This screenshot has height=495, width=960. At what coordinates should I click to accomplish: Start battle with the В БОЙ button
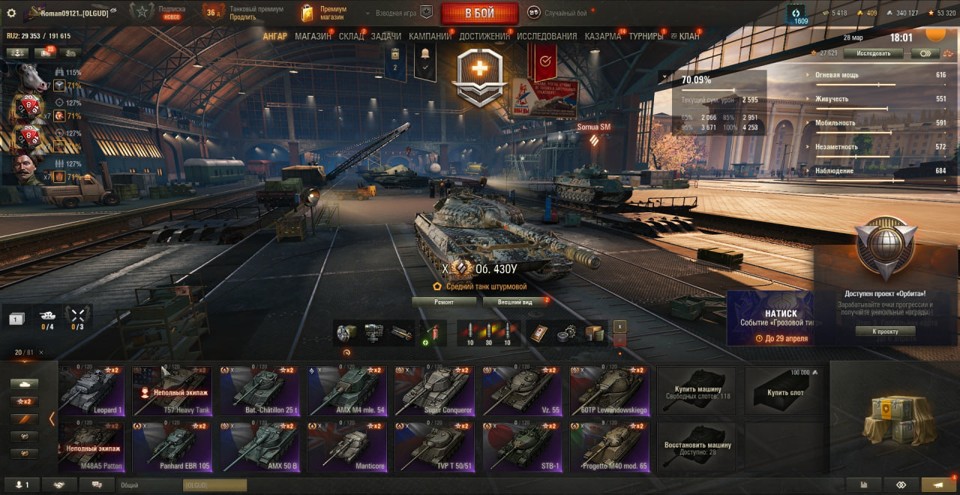coord(478,13)
